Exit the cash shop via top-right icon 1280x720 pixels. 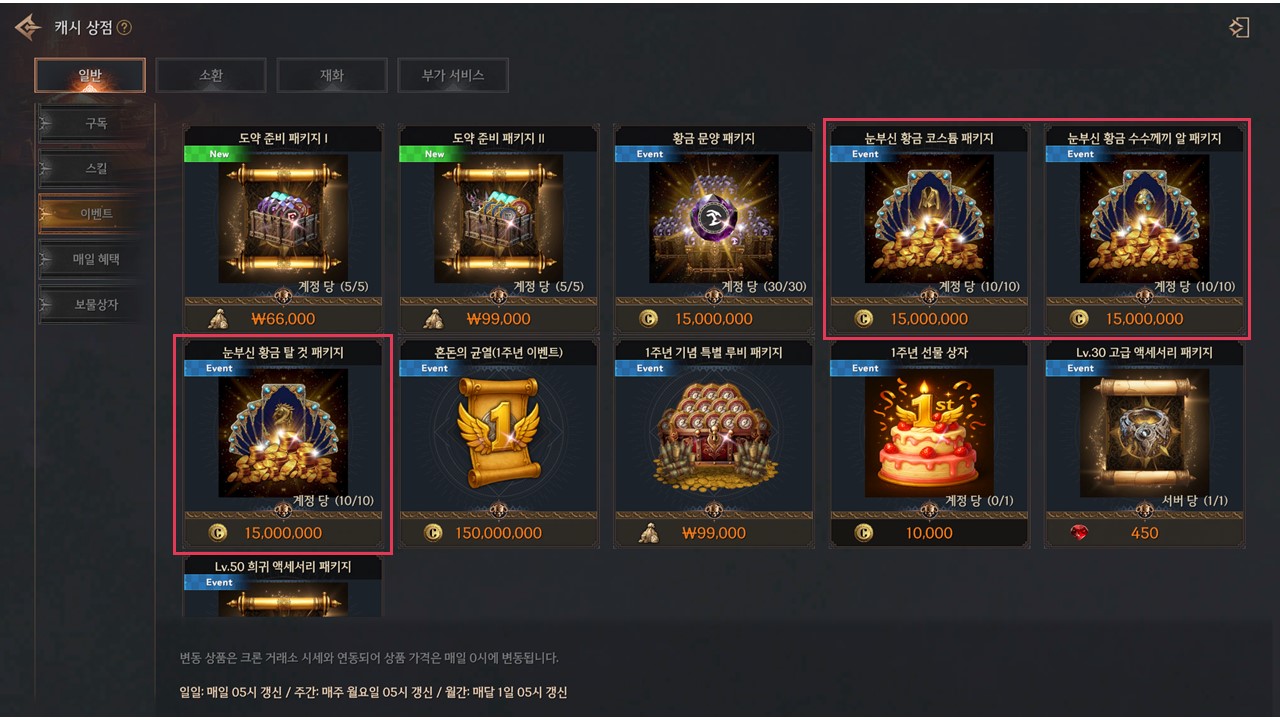pos(1239,28)
